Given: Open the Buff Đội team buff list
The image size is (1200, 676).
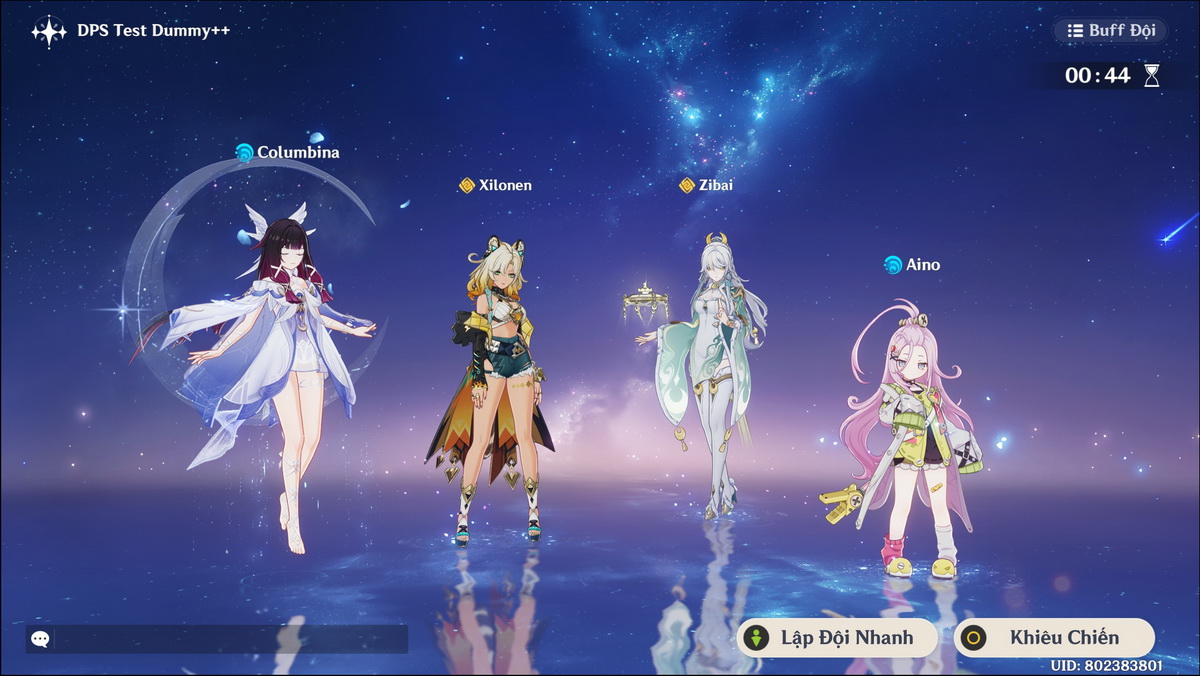Looking at the screenshot, I should coord(1110,30).
